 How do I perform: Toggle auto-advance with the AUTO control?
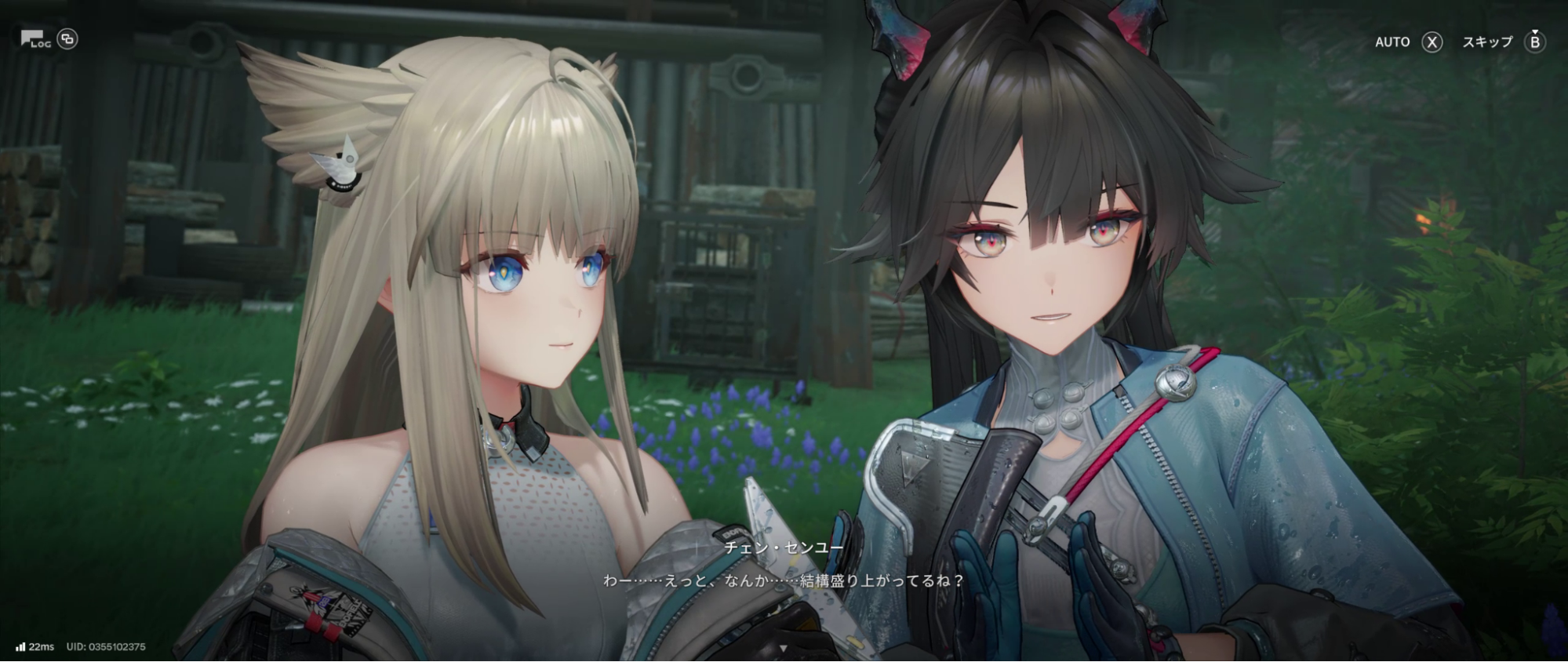click(x=1395, y=43)
